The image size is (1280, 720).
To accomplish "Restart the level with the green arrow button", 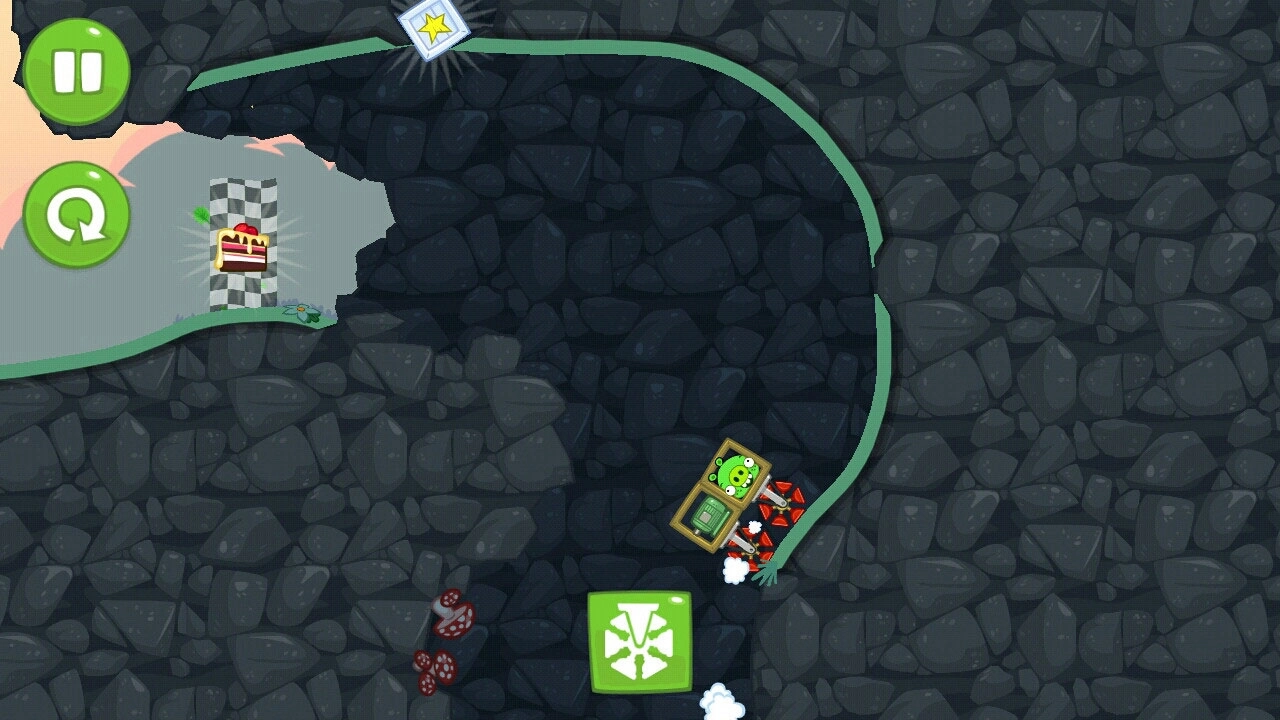I will tap(77, 215).
